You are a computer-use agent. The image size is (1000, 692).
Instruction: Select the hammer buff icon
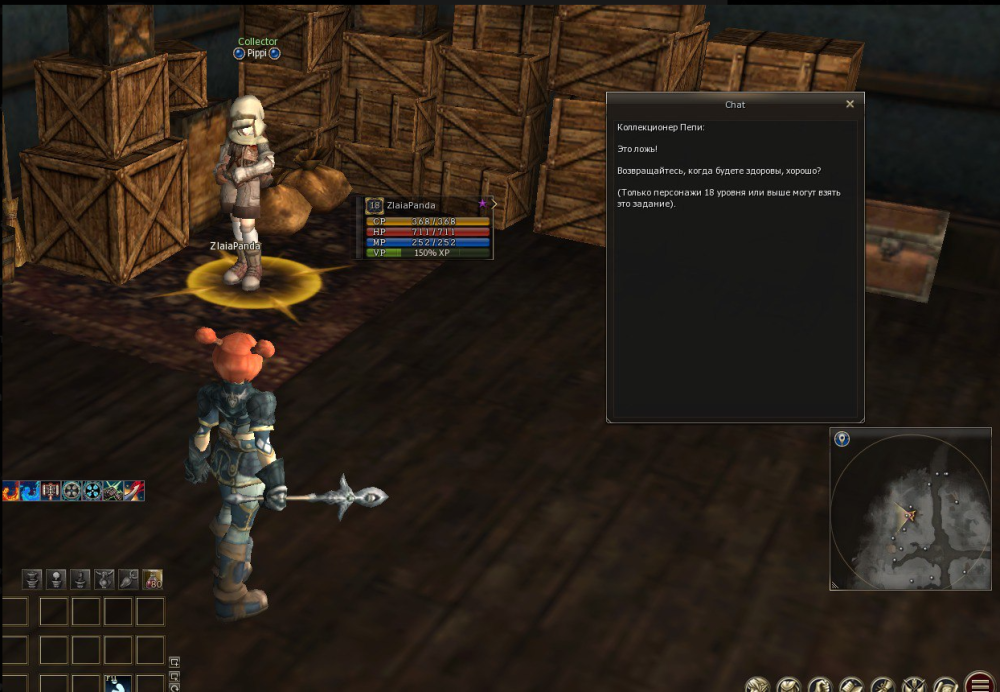pos(51,491)
